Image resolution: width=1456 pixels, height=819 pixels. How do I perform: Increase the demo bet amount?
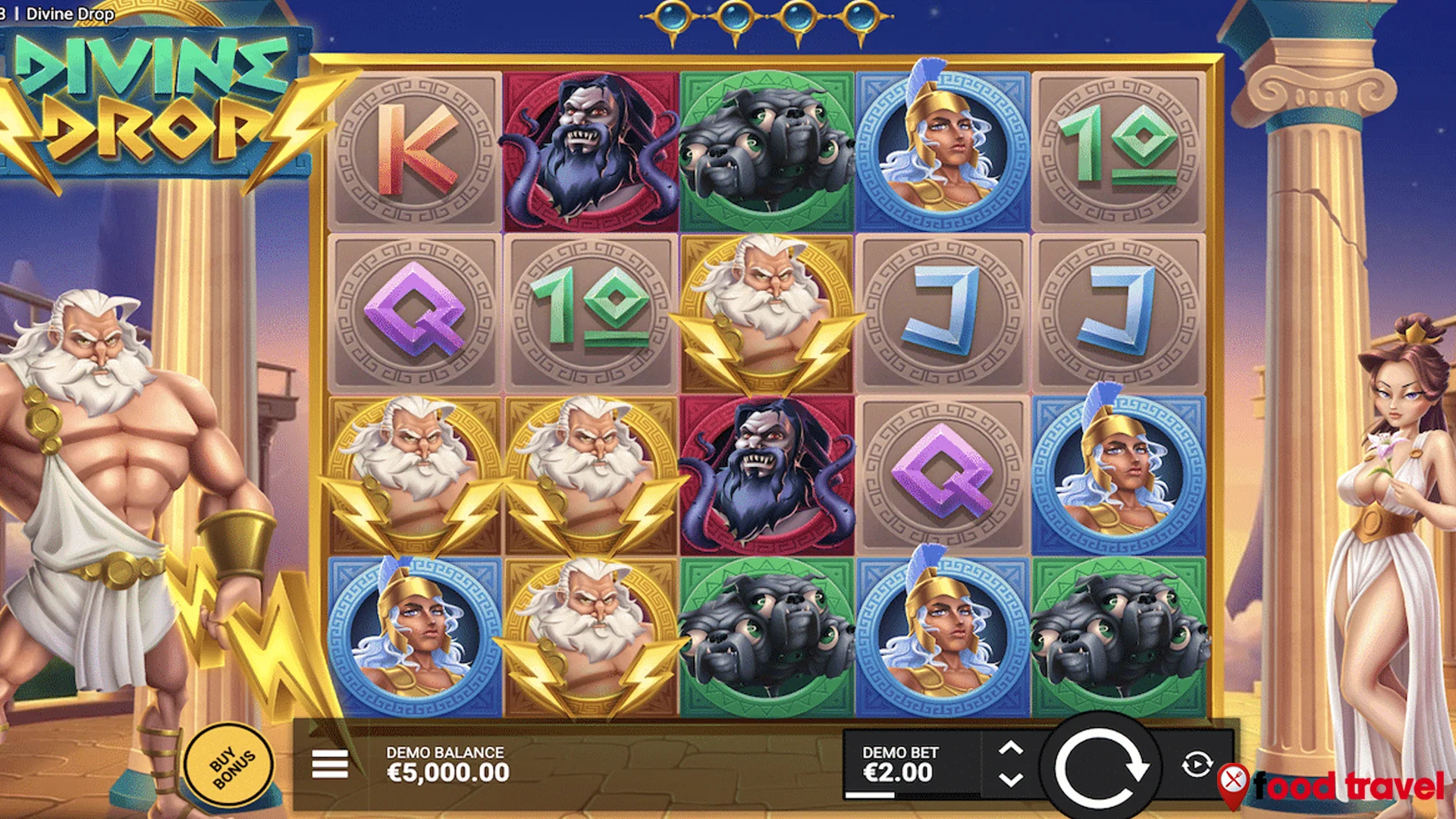pos(1010,747)
